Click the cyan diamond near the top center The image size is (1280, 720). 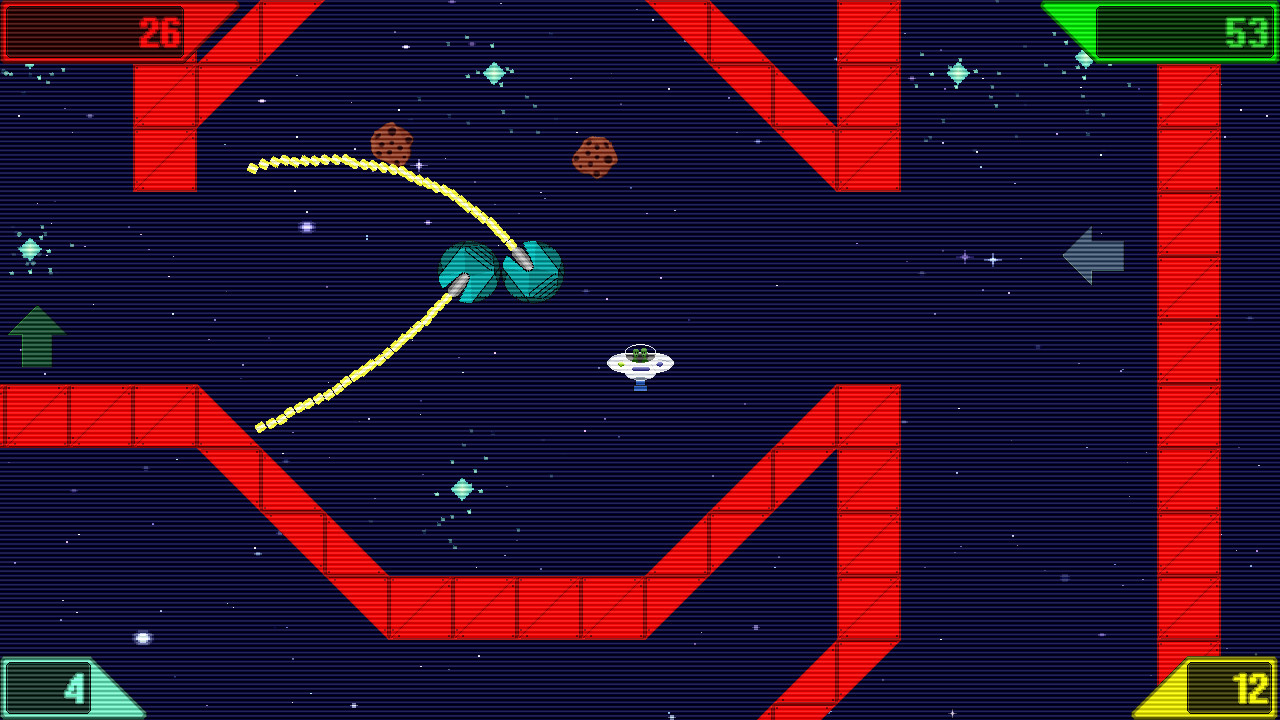tap(496, 73)
